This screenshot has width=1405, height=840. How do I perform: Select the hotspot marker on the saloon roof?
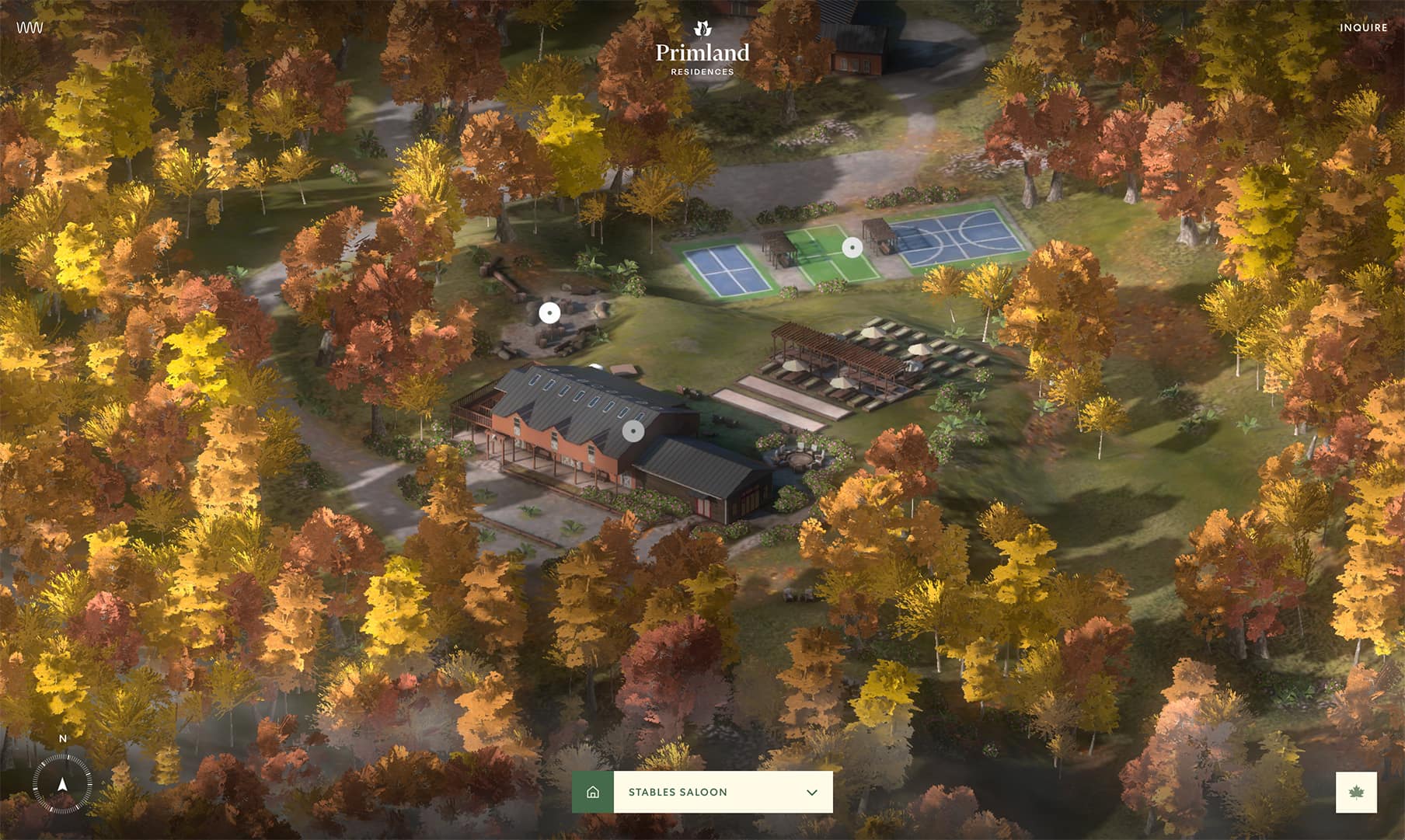pos(633,431)
